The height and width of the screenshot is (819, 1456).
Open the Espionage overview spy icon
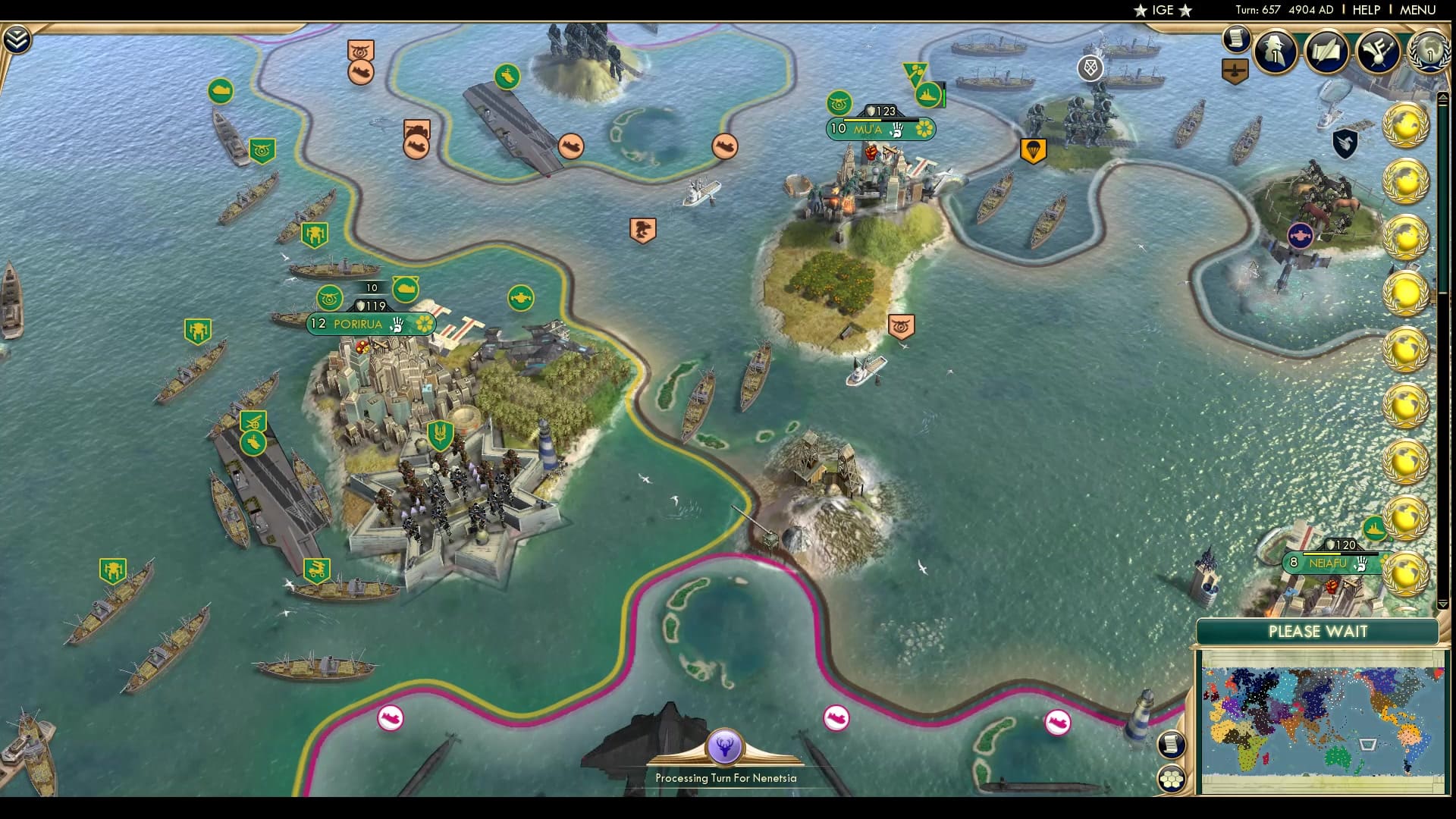(x=1274, y=53)
